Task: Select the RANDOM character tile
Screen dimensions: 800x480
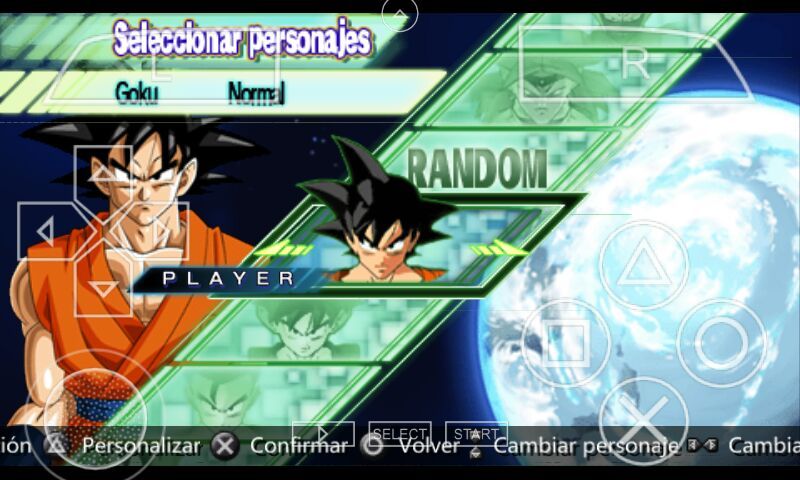Action: pyautogui.click(x=476, y=168)
